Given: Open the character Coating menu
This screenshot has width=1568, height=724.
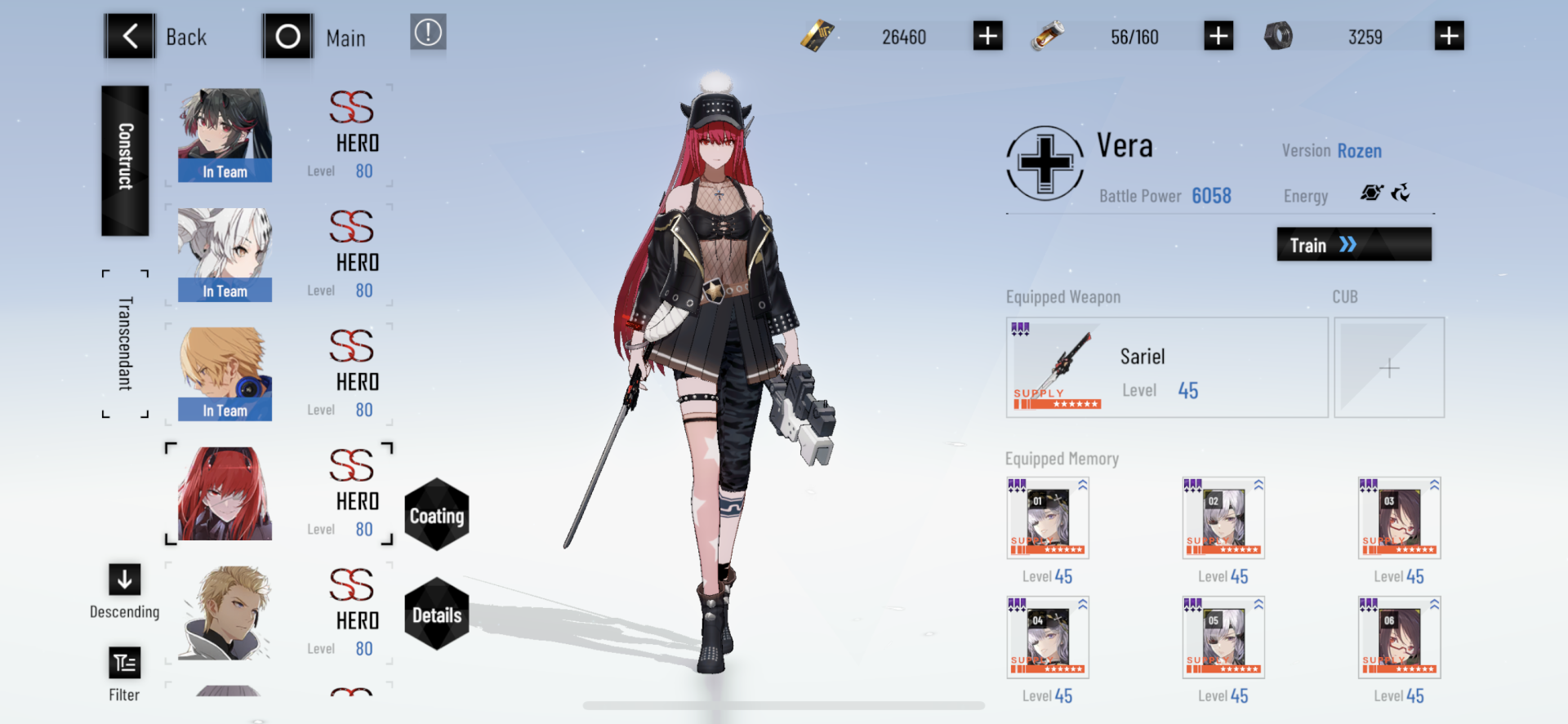Looking at the screenshot, I should (437, 515).
